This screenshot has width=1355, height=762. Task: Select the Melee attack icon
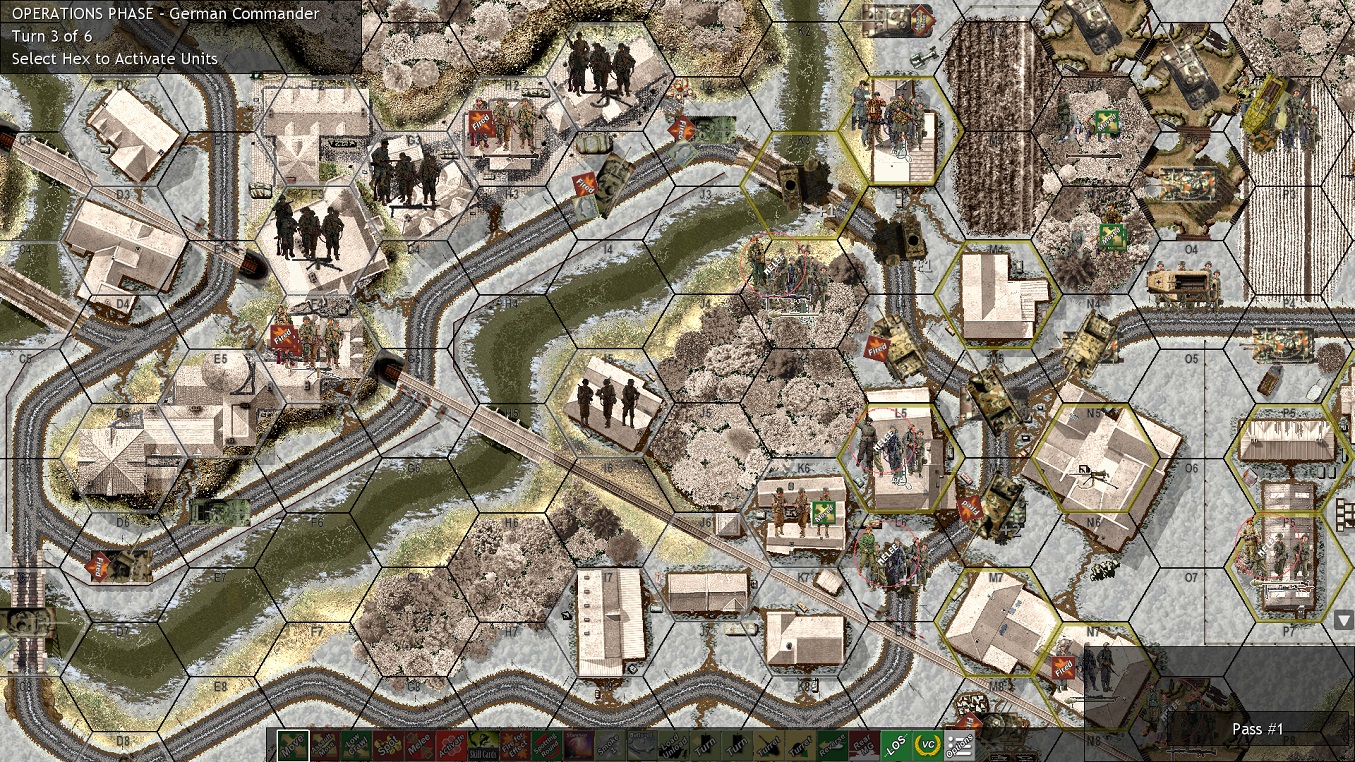pyautogui.click(x=418, y=746)
